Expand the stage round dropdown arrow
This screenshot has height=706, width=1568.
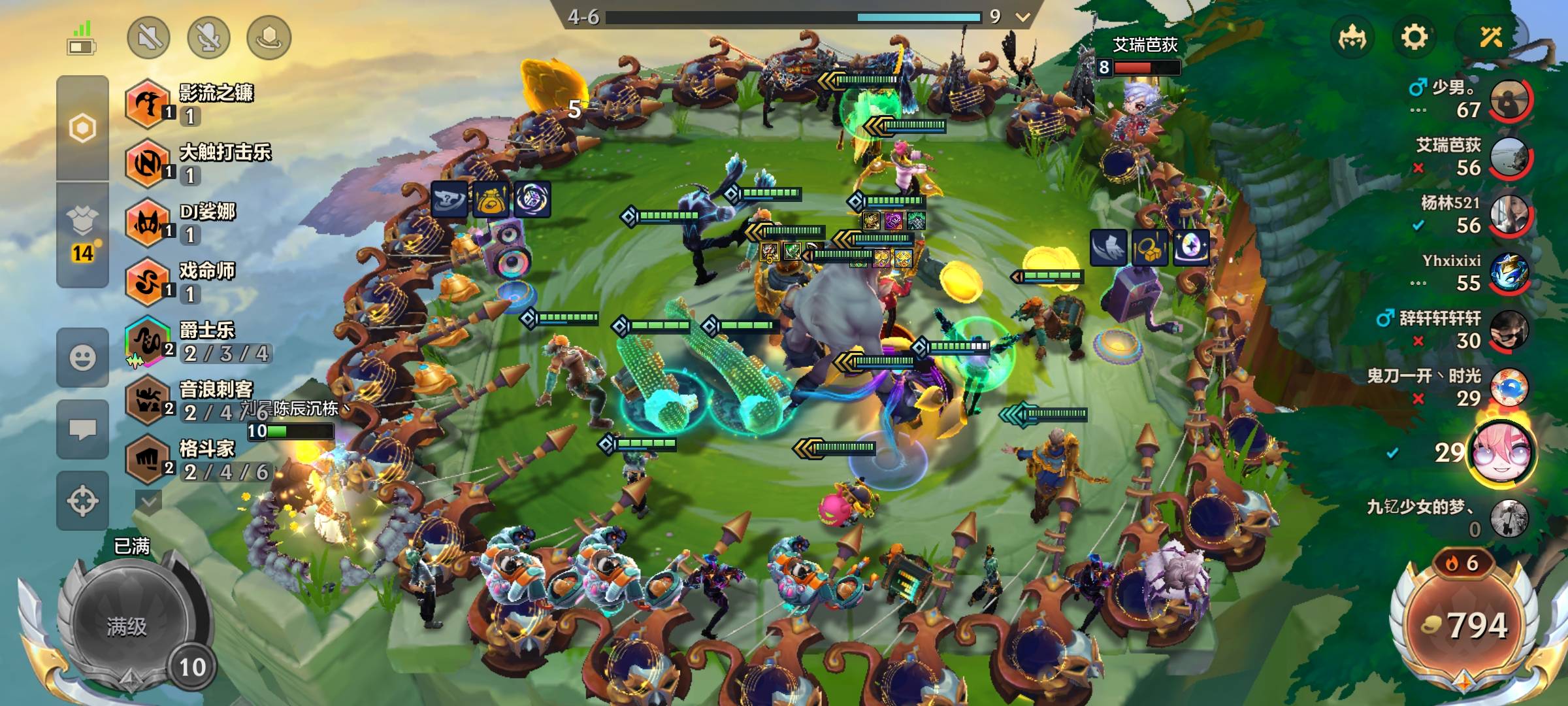[1022, 17]
